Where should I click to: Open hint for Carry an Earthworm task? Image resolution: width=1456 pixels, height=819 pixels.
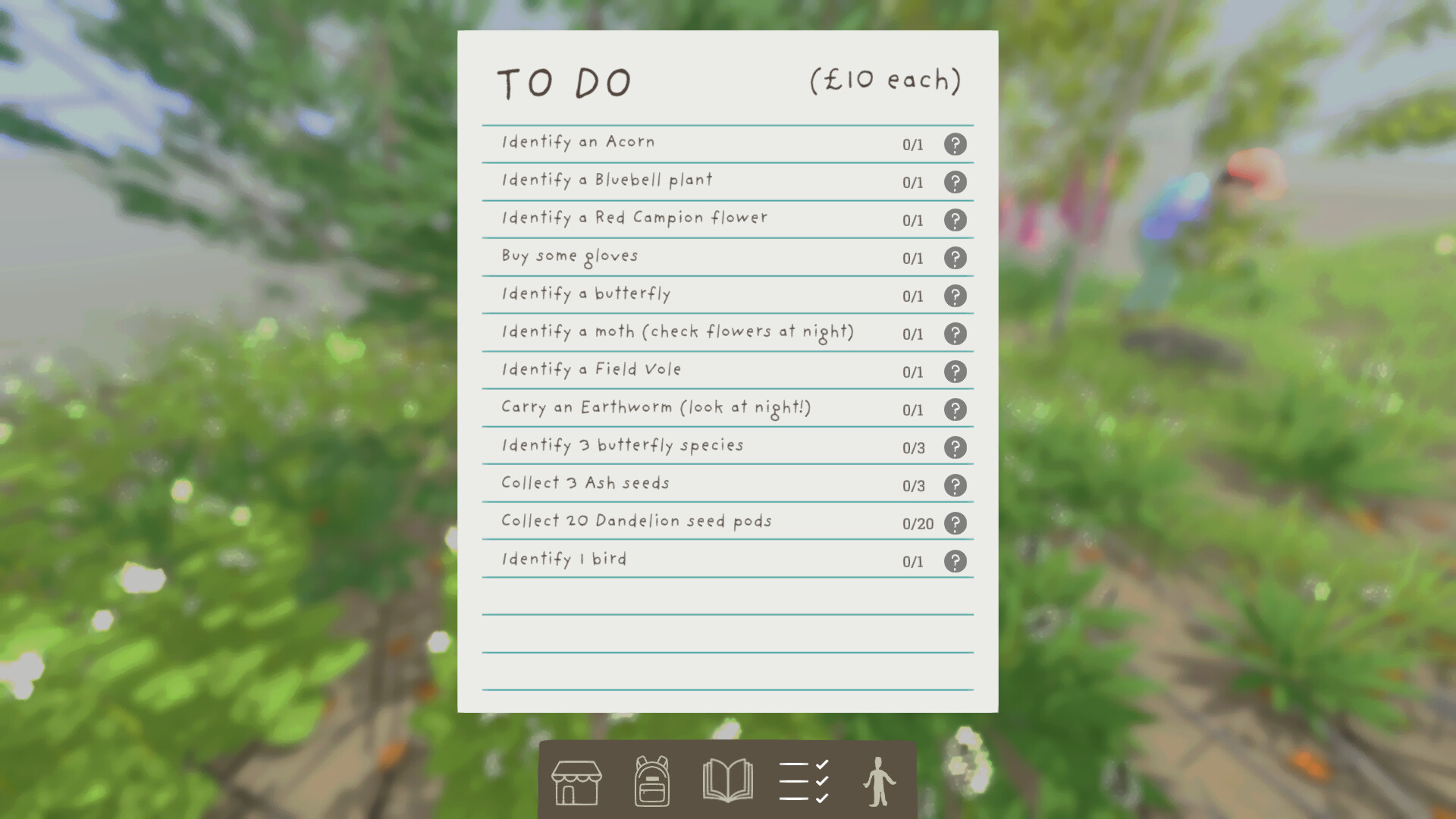coord(955,409)
